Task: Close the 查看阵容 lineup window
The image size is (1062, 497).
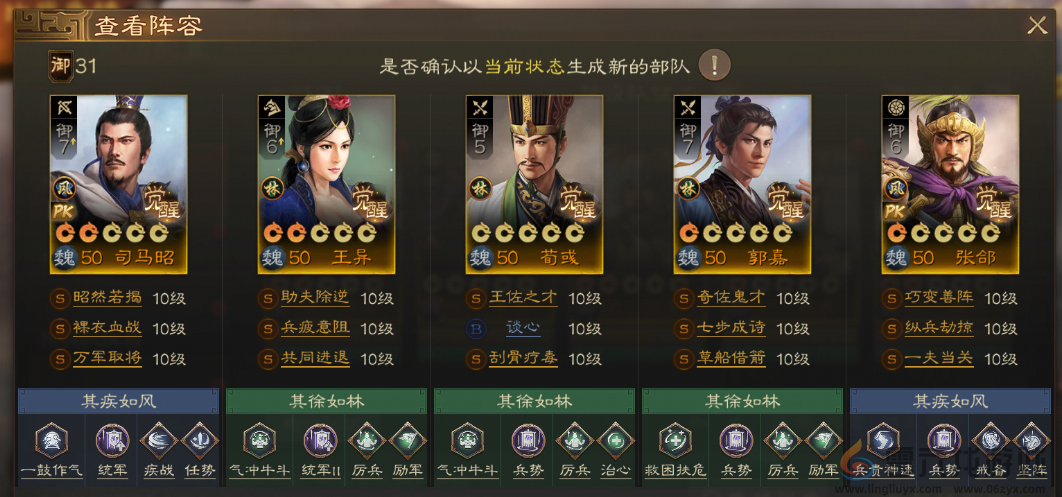Action: [x=1037, y=26]
